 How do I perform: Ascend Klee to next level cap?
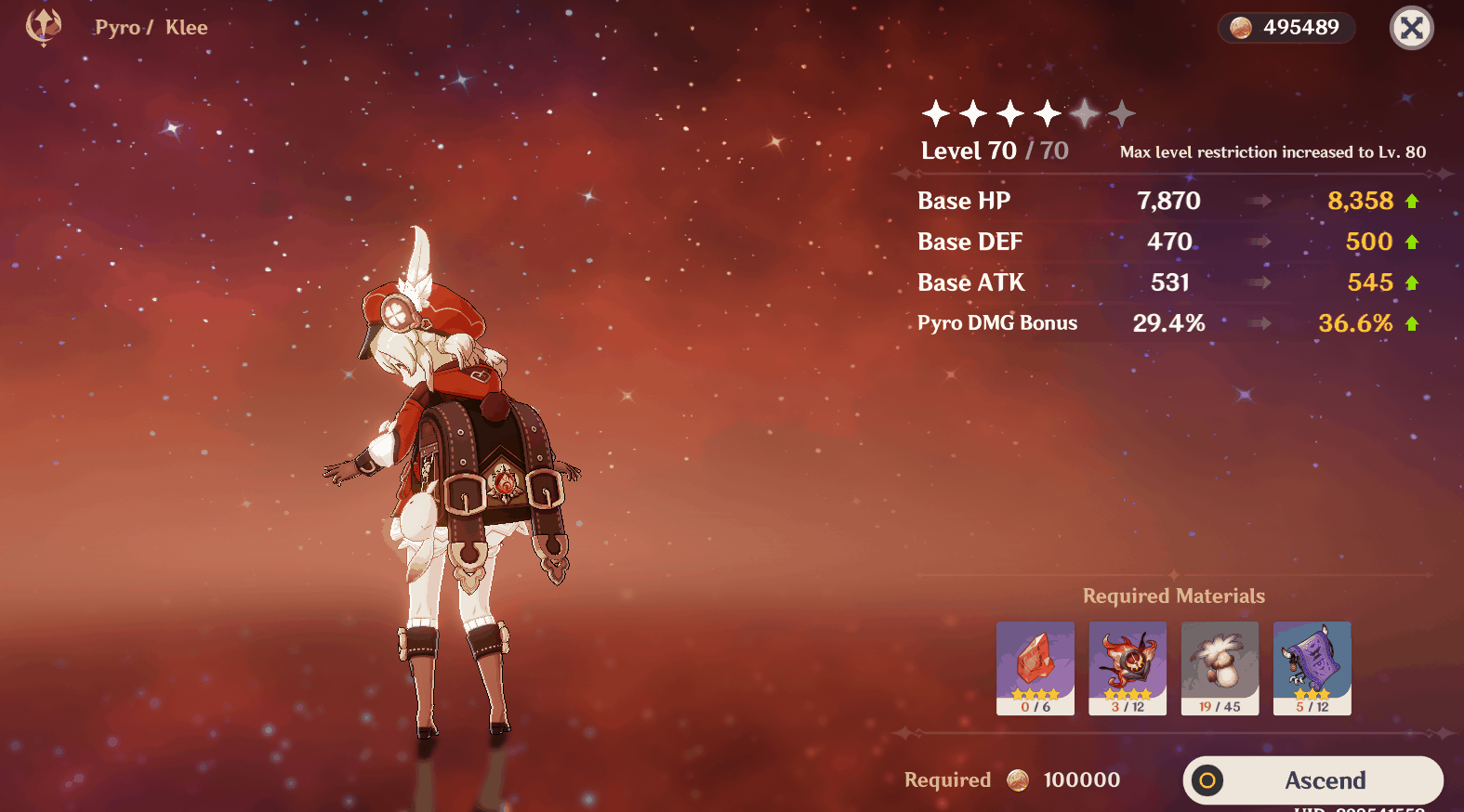point(1312,780)
